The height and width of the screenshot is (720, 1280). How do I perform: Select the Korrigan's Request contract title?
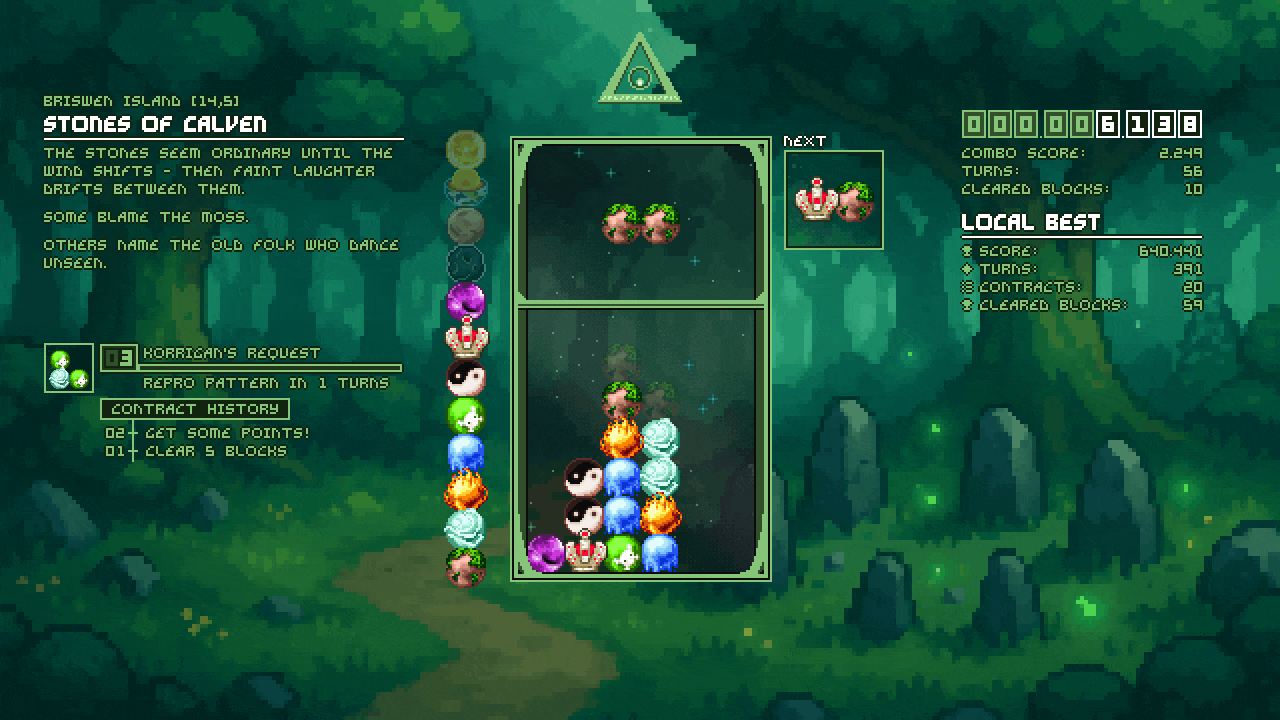tap(232, 353)
